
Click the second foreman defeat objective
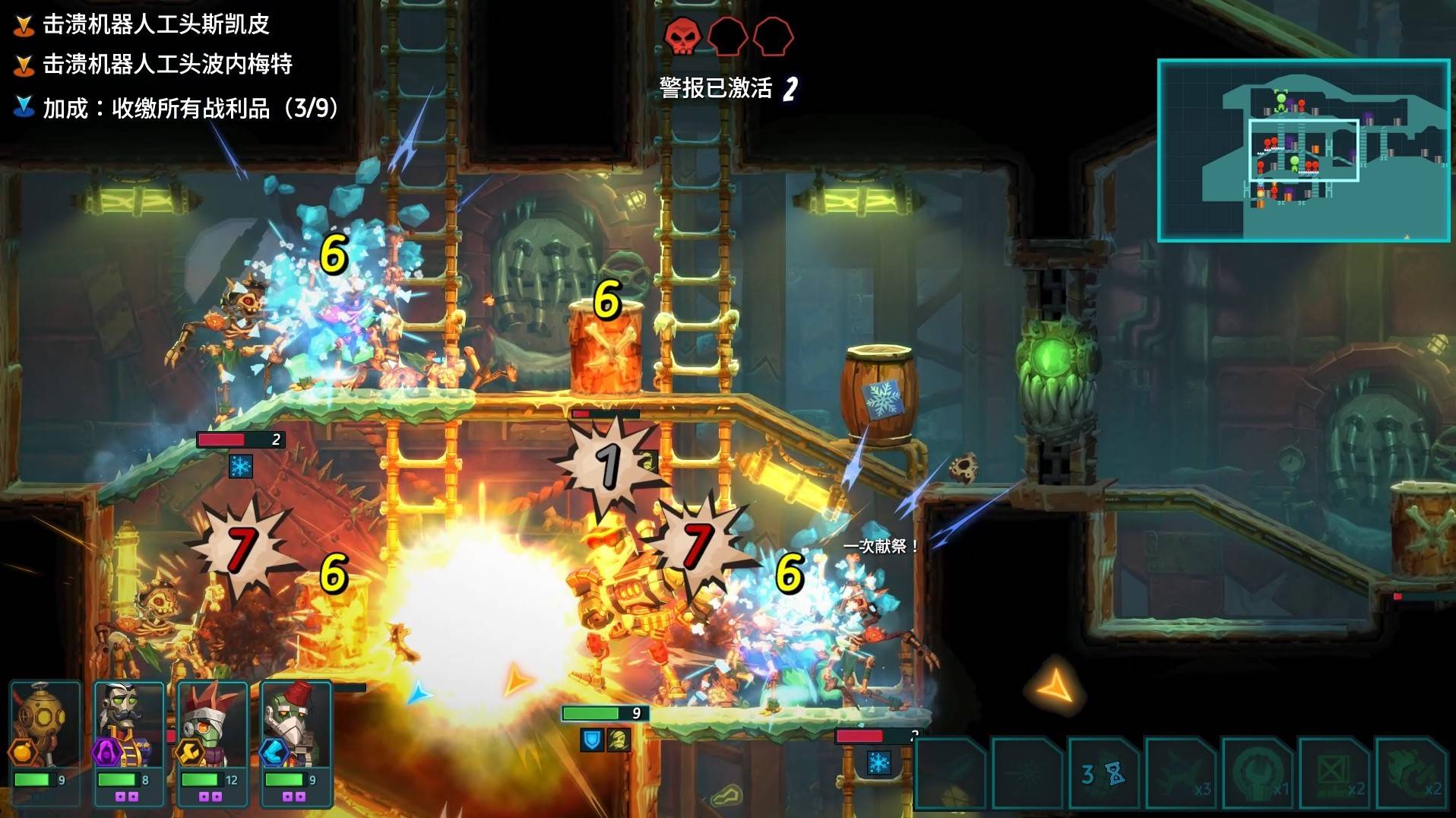[x=167, y=64]
